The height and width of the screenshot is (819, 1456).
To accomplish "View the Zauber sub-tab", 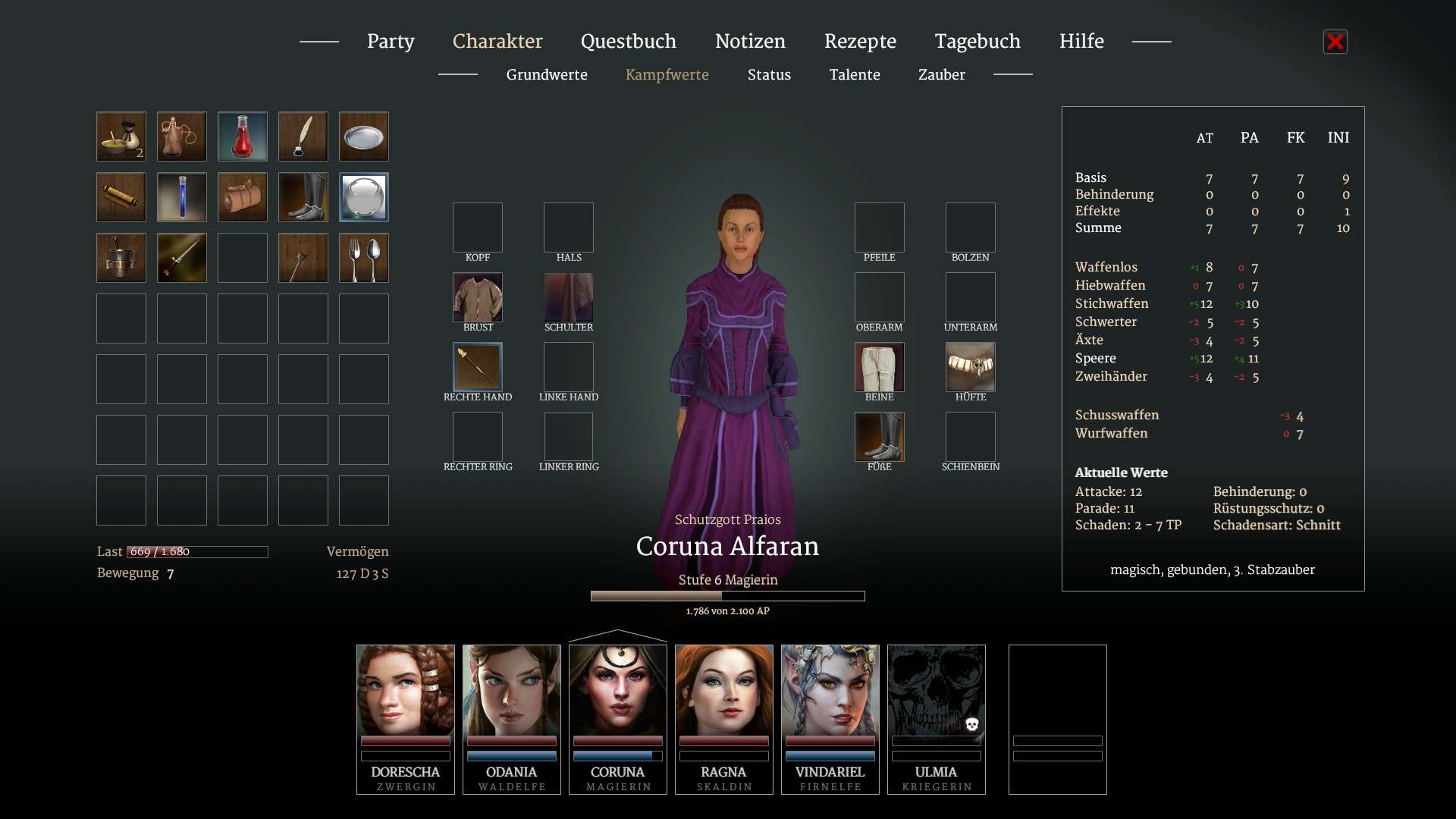I will click(x=941, y=74).
